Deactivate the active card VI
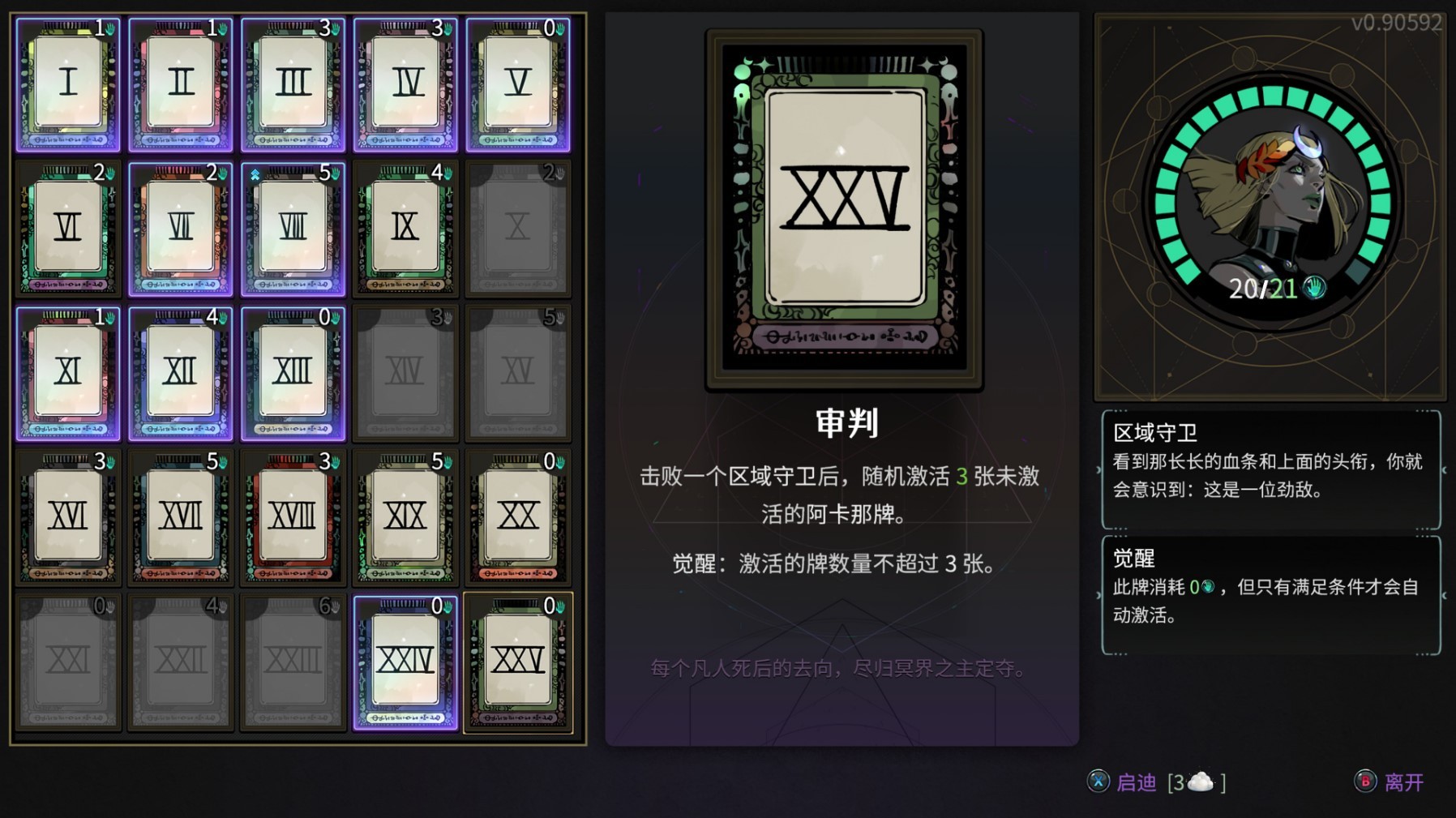Screen dimensions: 1456x818 point(68,225)
